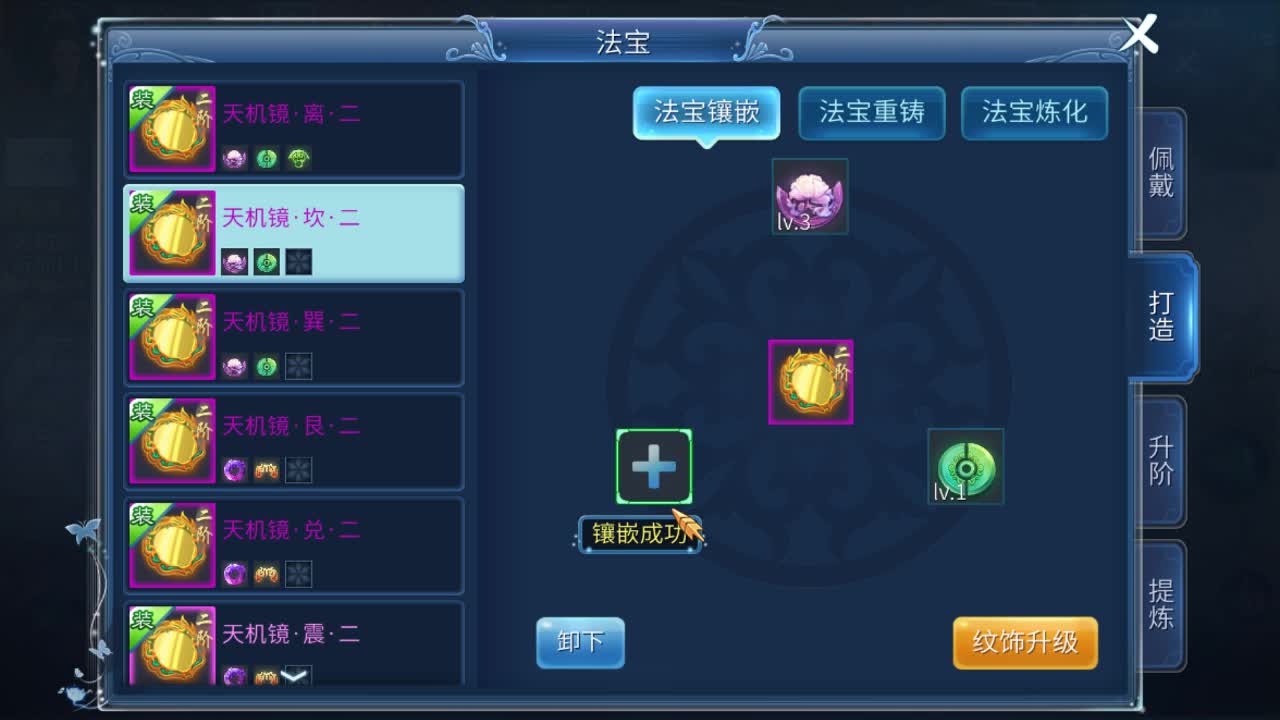This screenshot has width=1280, height=720.
Task: Click the plus icon to socket a gem
Action: coord(654,464)
